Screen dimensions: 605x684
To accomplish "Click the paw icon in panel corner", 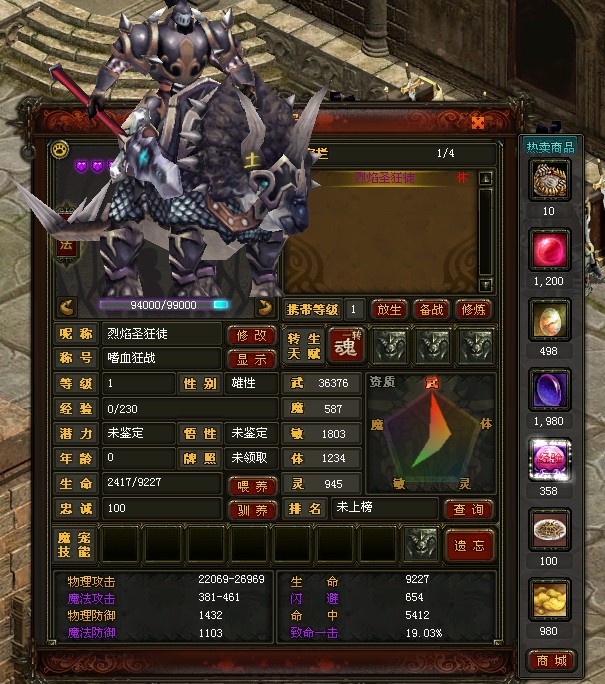I will tap(59, 151).
